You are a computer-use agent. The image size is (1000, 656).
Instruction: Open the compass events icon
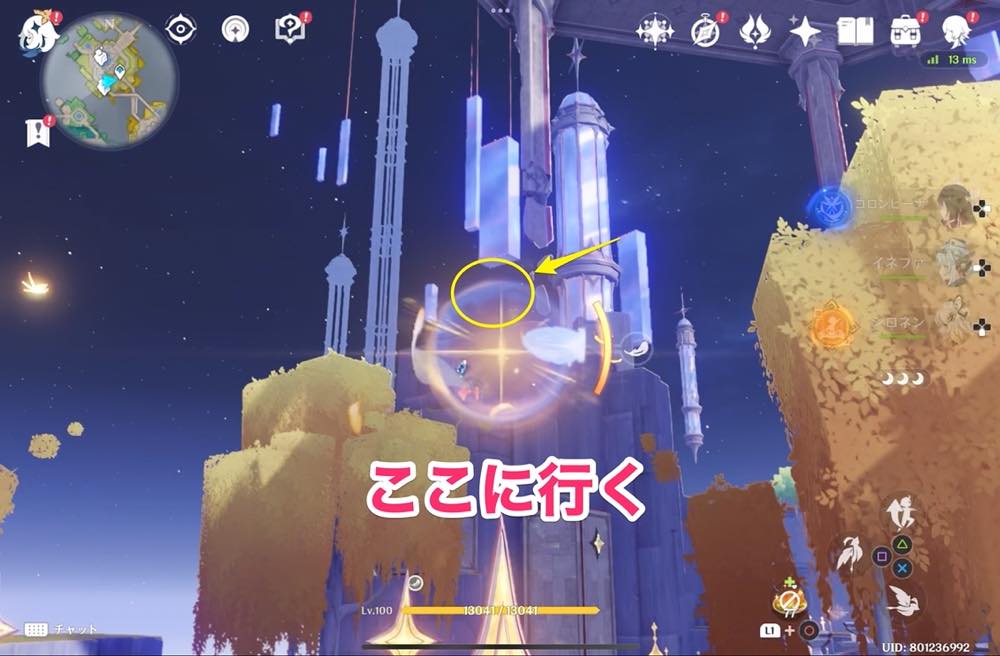[x=706, y=31]
